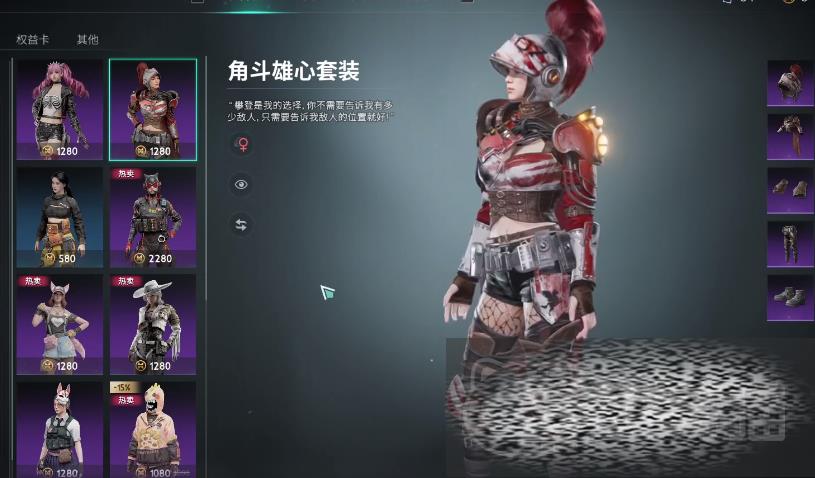
Task: Select the black crop-top outfit priced 580
Action: pos(60,217)
